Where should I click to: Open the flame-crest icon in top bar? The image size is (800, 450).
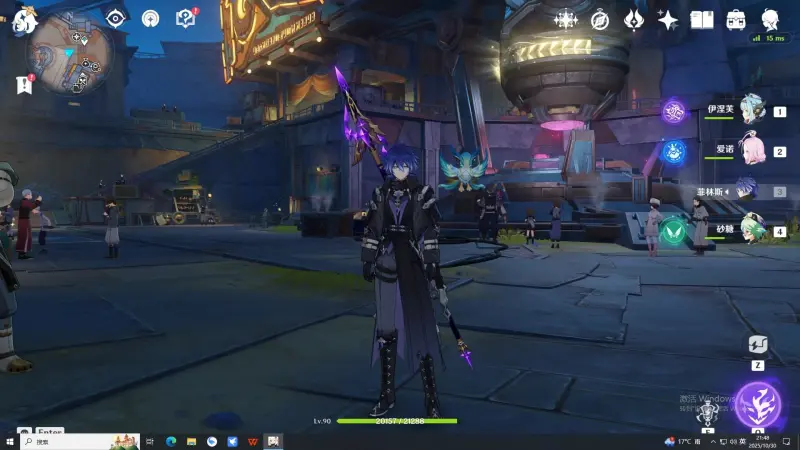point(633,19)
